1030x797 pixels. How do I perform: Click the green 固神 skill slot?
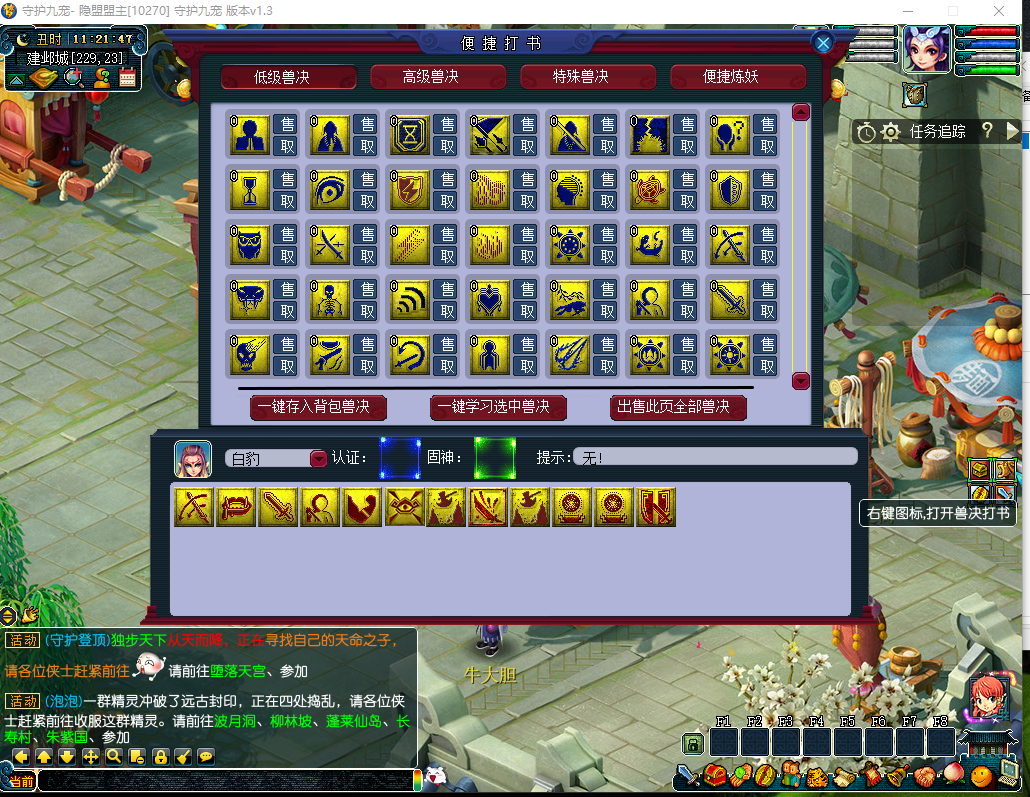coord(494,457)
